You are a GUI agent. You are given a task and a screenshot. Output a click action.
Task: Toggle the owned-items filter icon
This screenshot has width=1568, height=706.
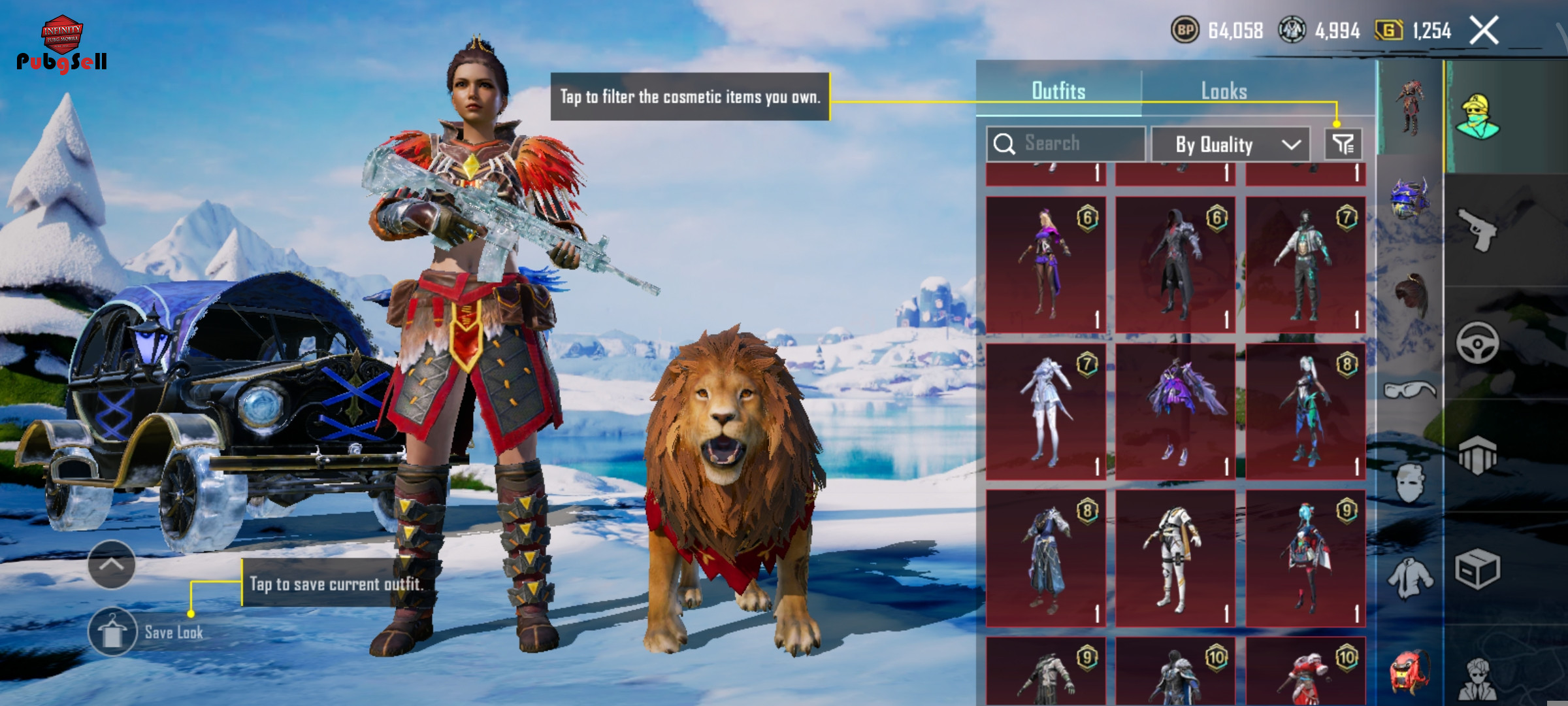pyautogui.click(x=1343, y=144)
